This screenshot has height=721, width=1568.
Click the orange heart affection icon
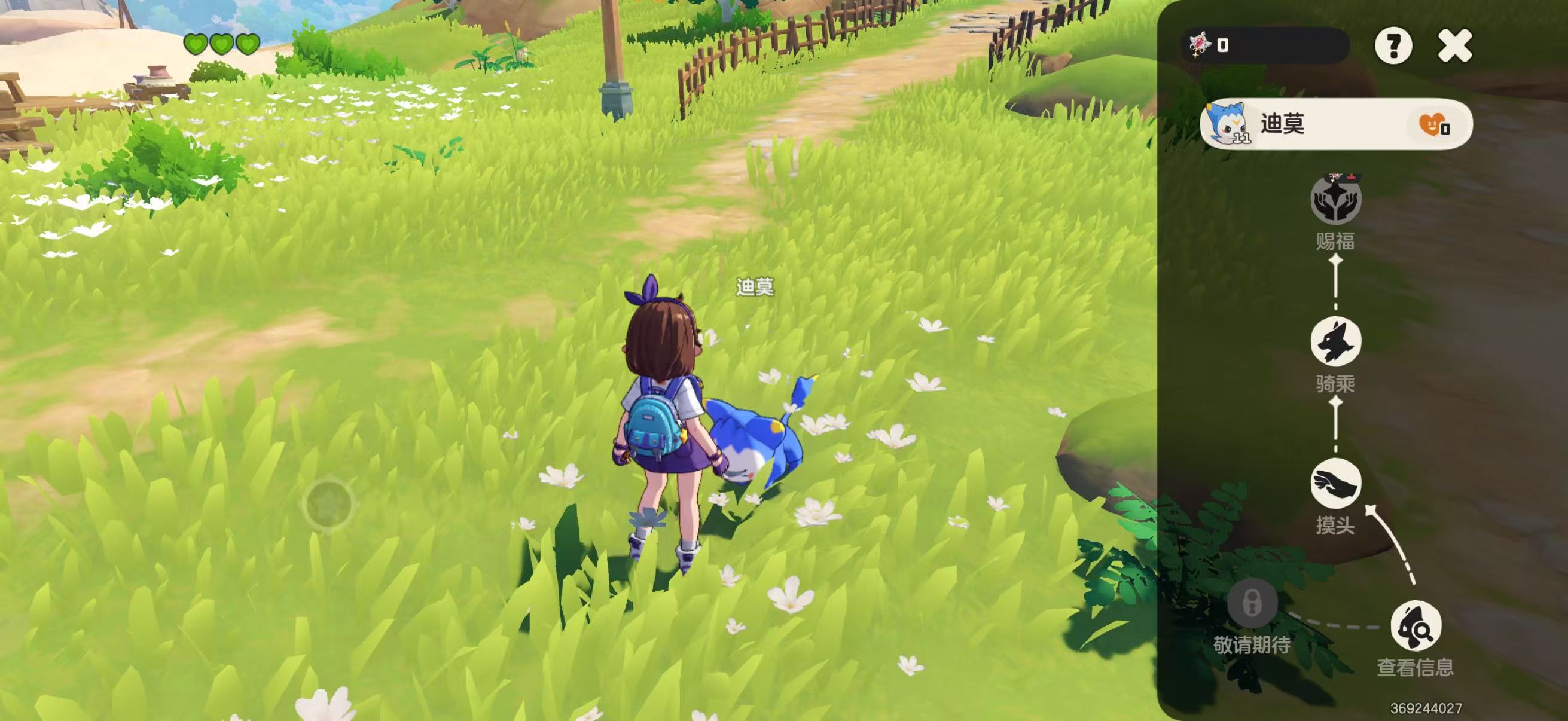pyautogui.click(x=1432, y=125)
